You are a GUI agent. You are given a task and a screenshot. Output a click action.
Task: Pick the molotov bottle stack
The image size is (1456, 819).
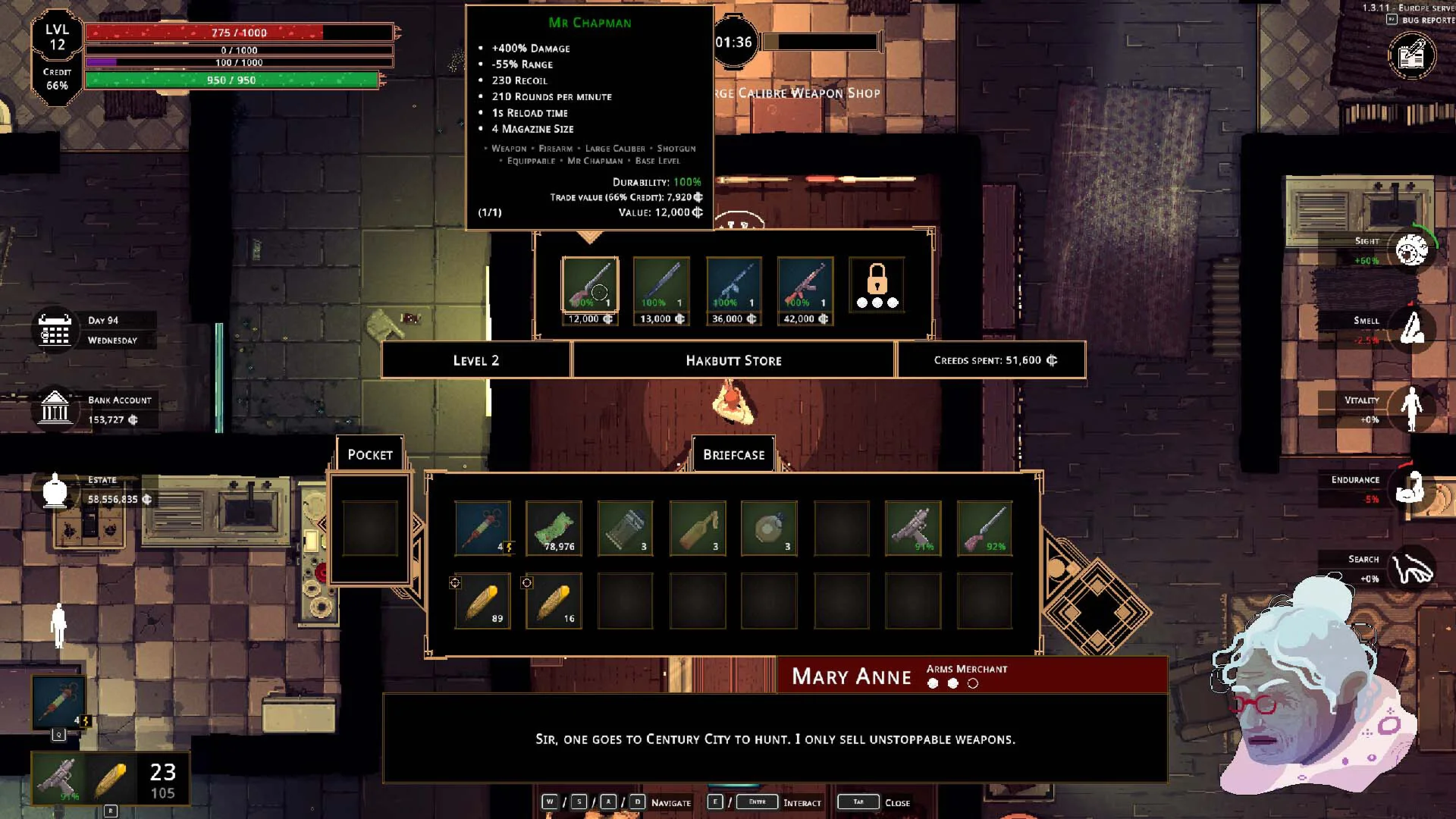coord(698,528)
